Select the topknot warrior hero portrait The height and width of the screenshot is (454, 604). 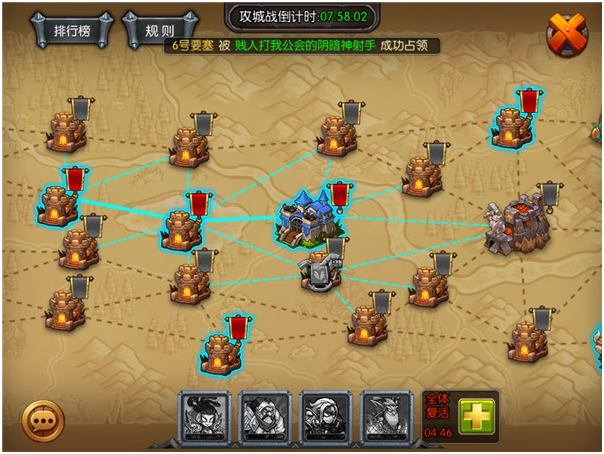(204, 416)
